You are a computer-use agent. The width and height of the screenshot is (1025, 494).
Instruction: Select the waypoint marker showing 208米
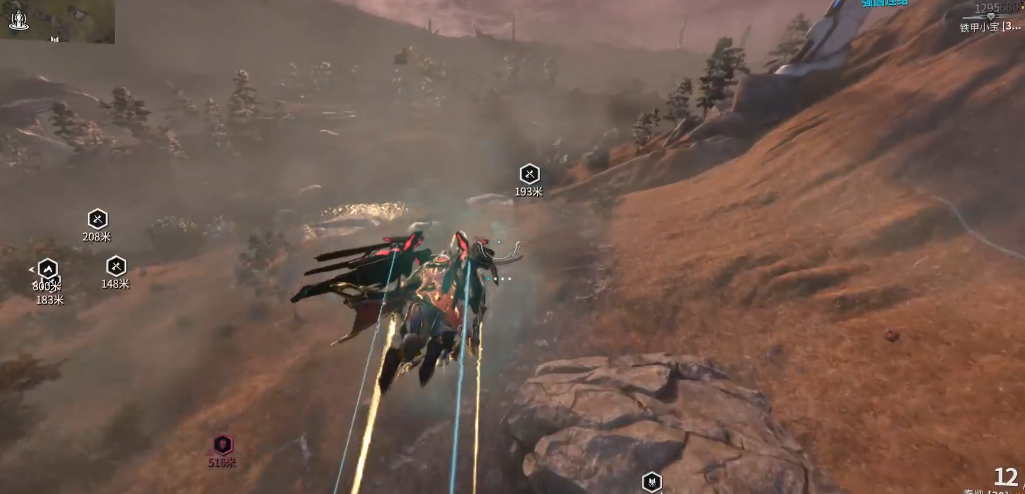(x=97, y=218)
